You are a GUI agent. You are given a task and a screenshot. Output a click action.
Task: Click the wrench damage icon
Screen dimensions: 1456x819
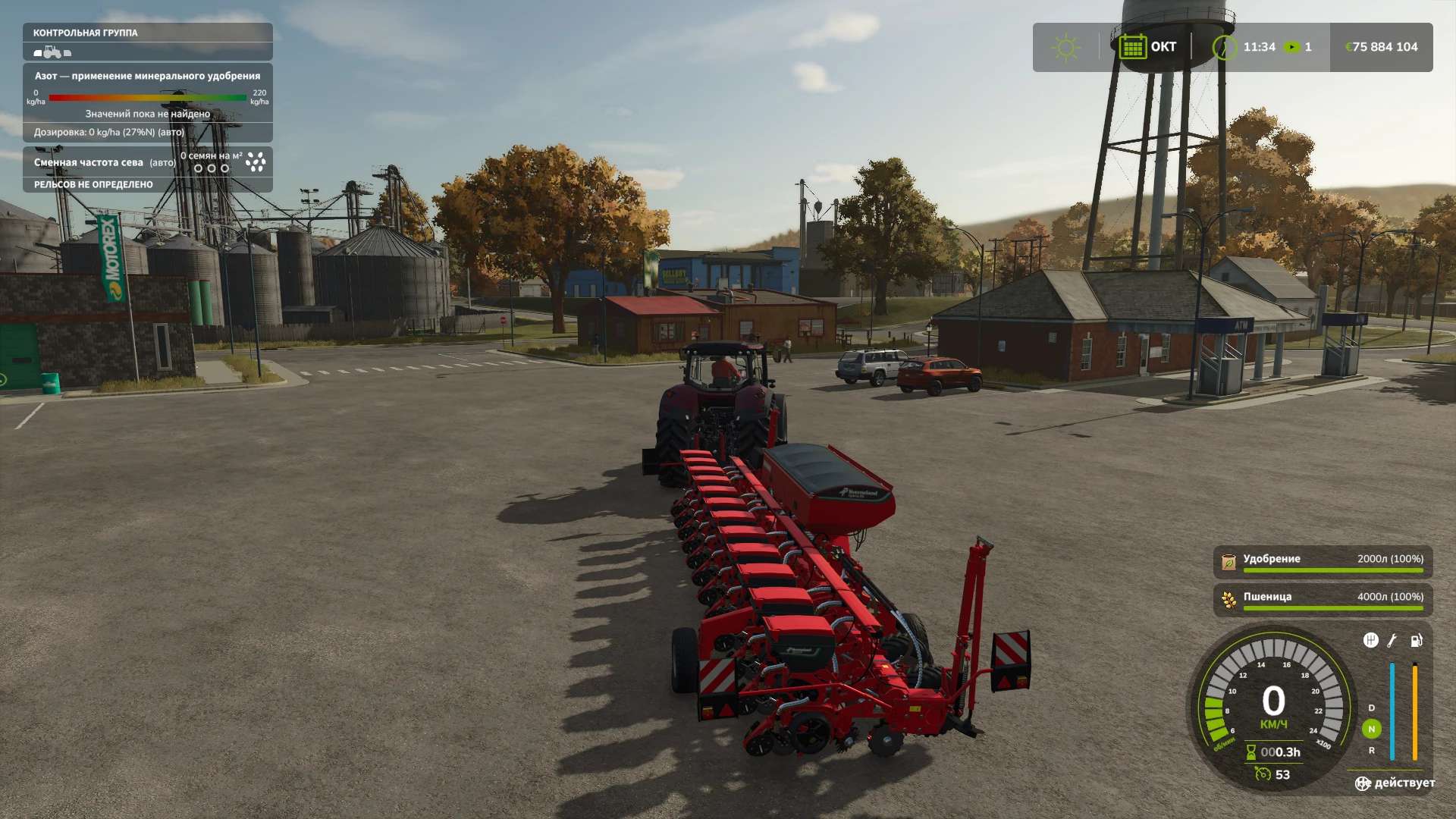[x=1392, y=641]
